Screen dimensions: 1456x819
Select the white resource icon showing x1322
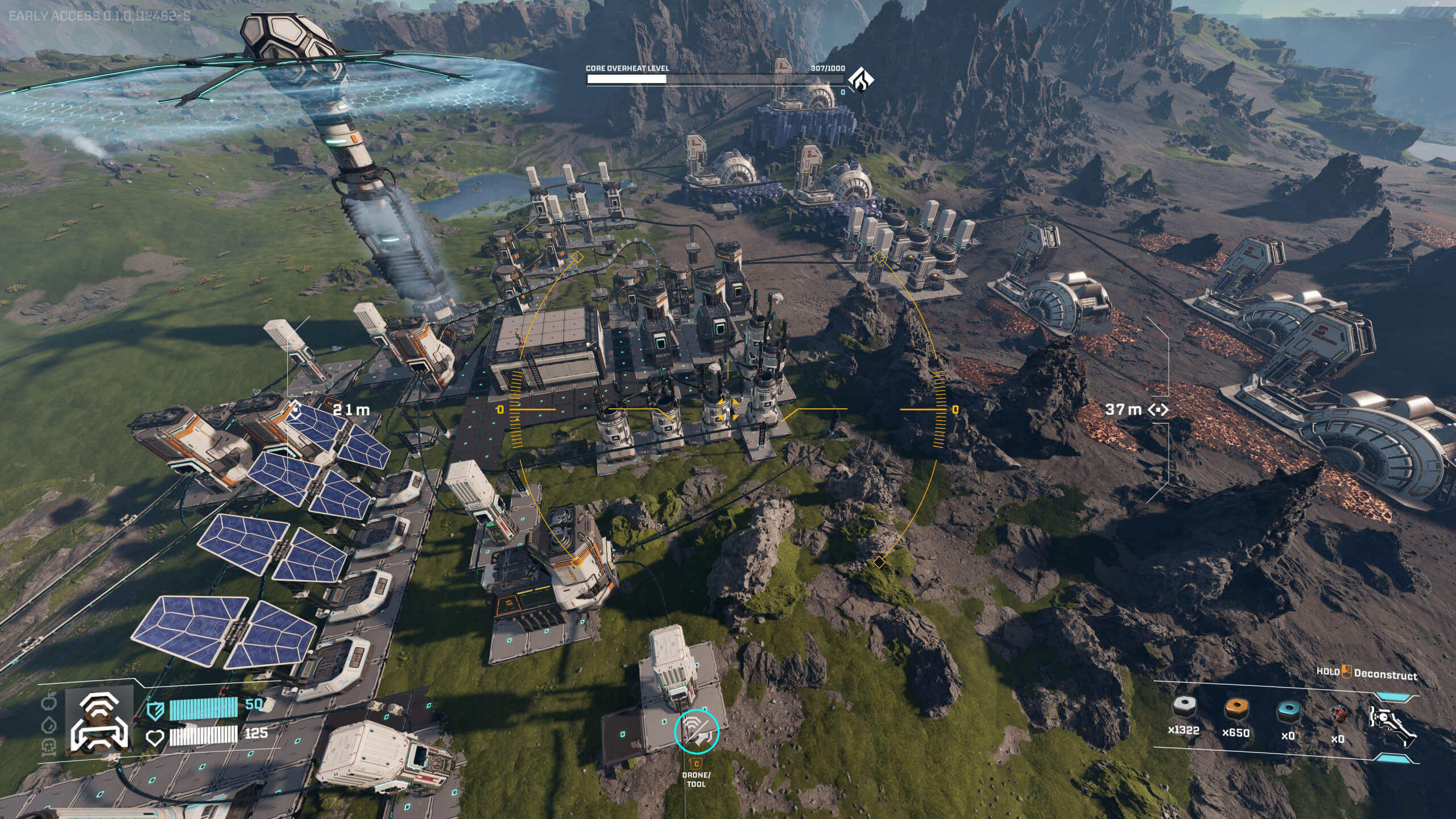(x=1184, y=709)
